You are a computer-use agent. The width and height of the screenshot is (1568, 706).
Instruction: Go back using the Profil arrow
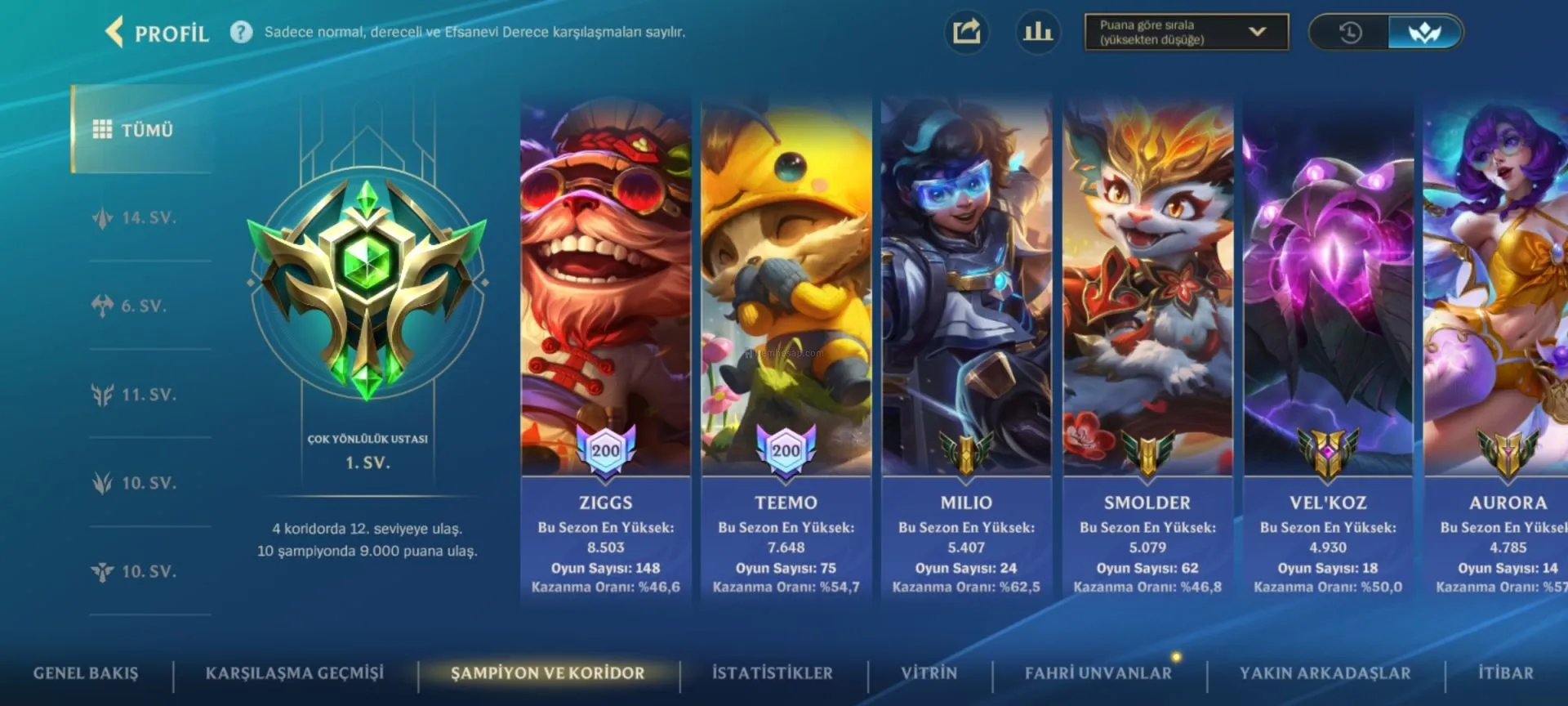(115, 33)
